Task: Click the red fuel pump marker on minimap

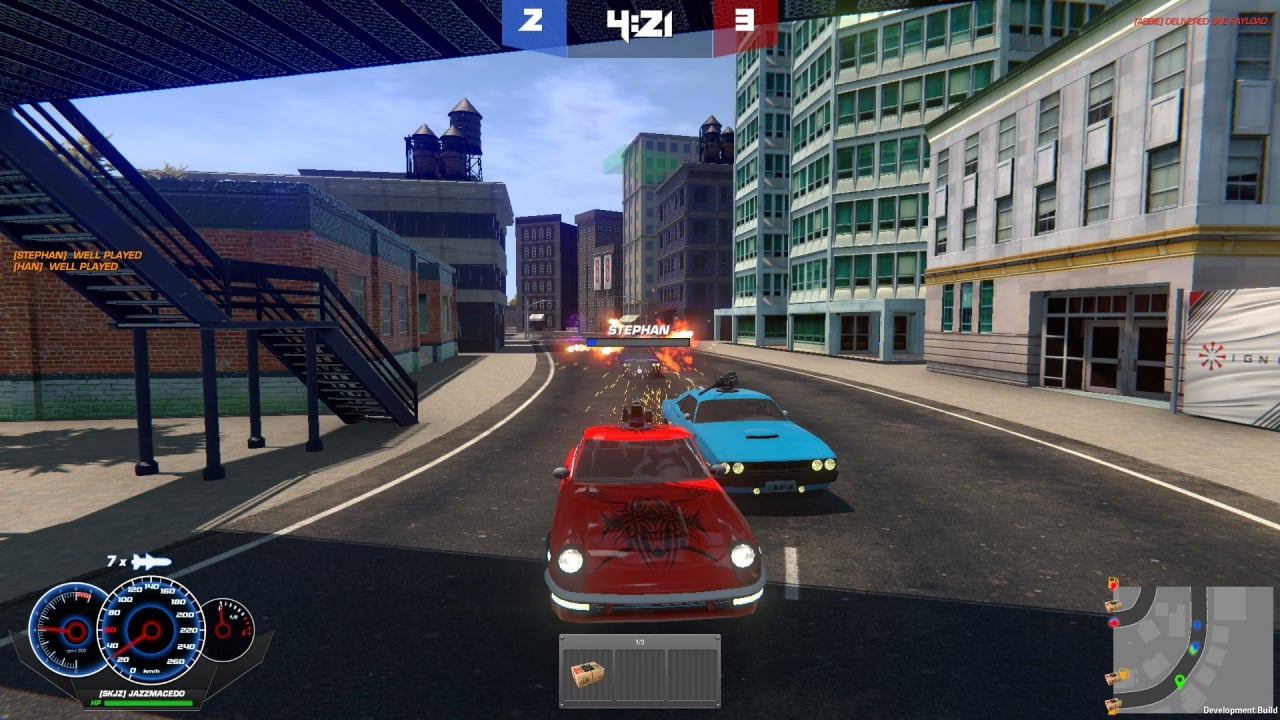Action: 1113,584
